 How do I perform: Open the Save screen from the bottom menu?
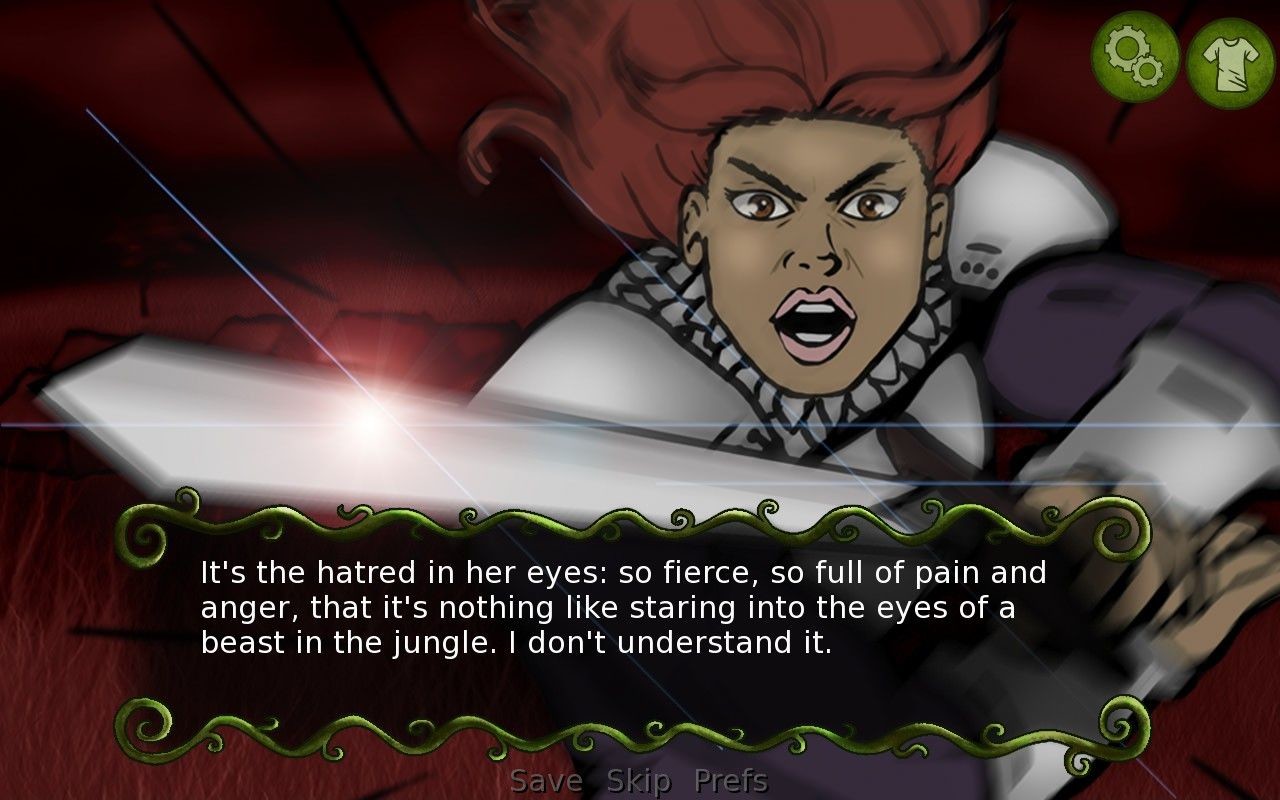(546, 779)
